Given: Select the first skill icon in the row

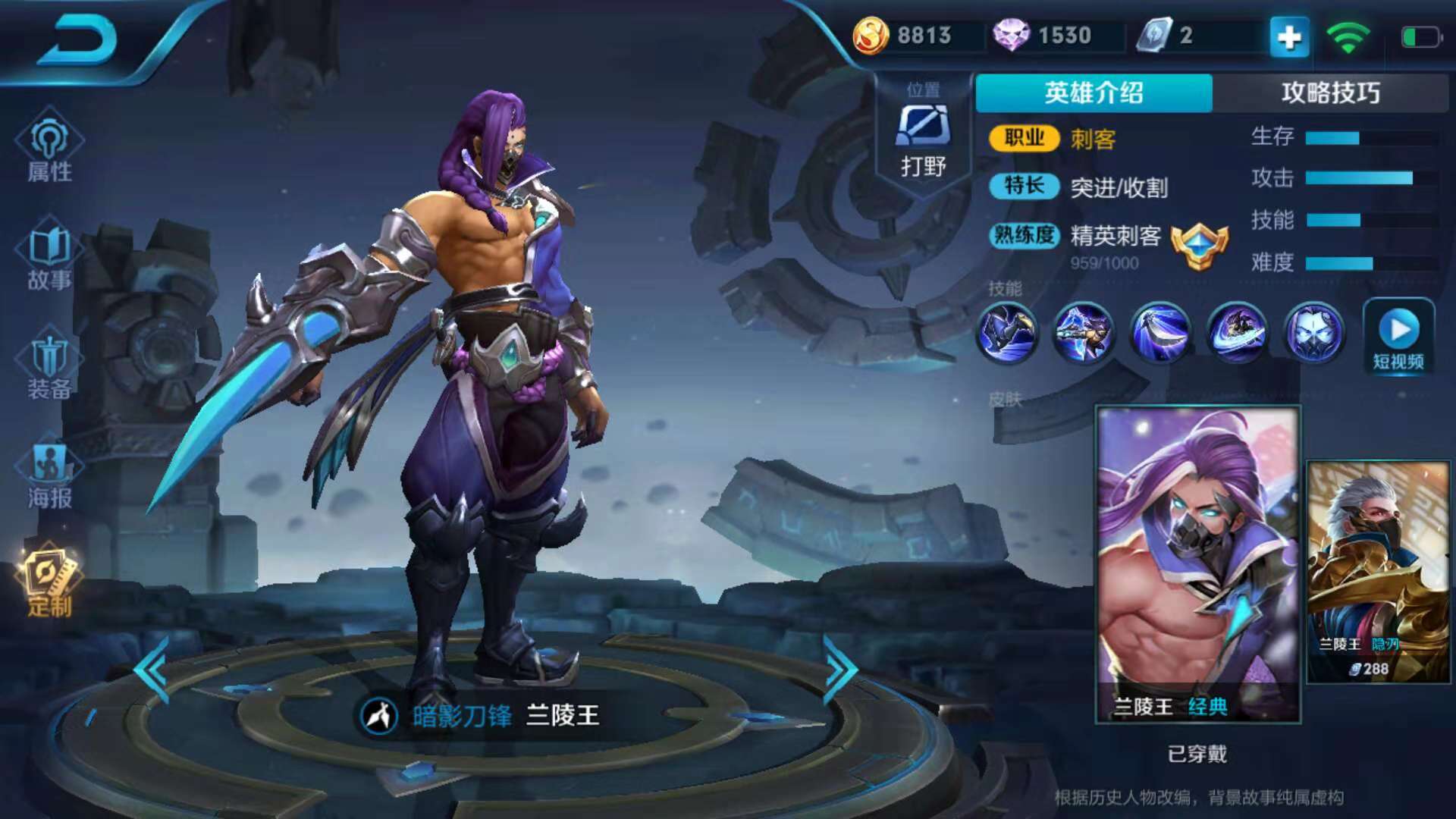Looking at the screenshot, I should tap(1007, 332).
